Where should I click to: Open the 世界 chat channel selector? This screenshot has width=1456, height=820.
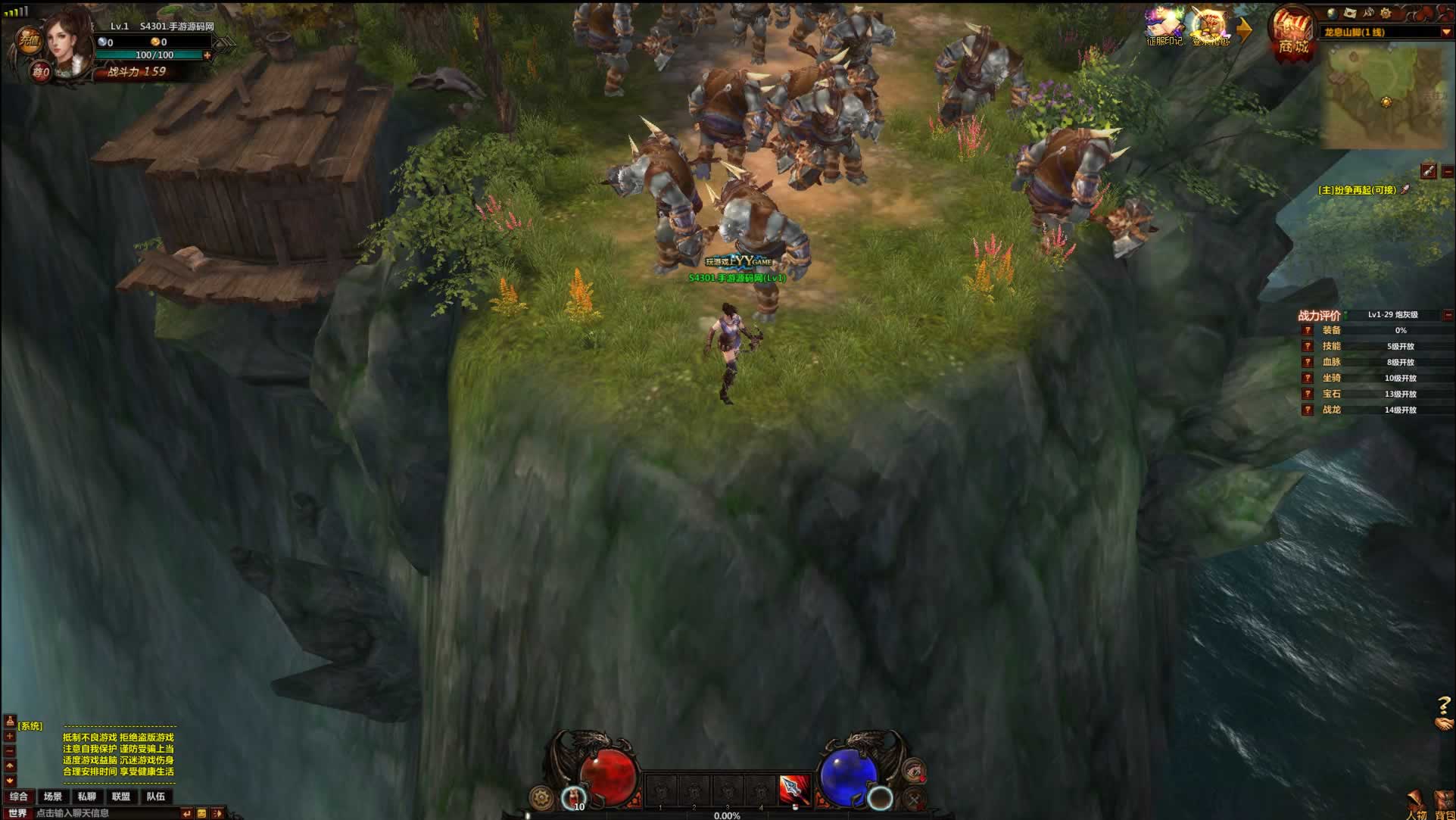[x=17, y=813]
